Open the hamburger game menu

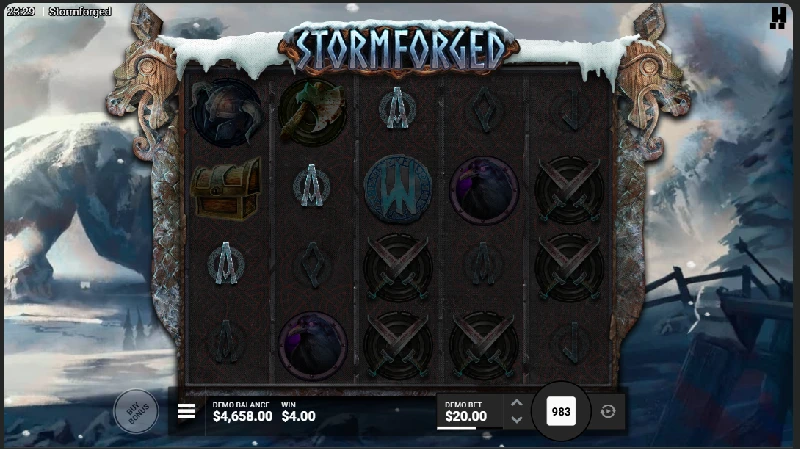(186, 411)
